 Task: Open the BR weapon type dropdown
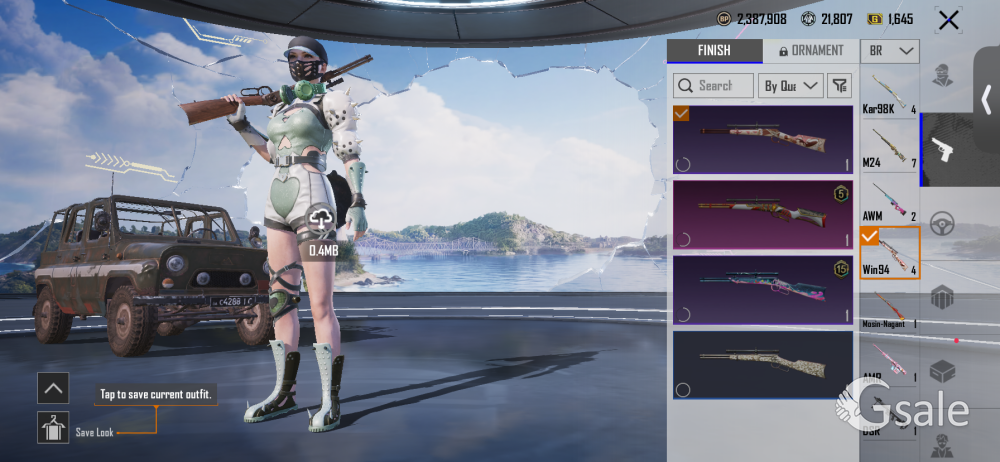click(x=889, y=51)
